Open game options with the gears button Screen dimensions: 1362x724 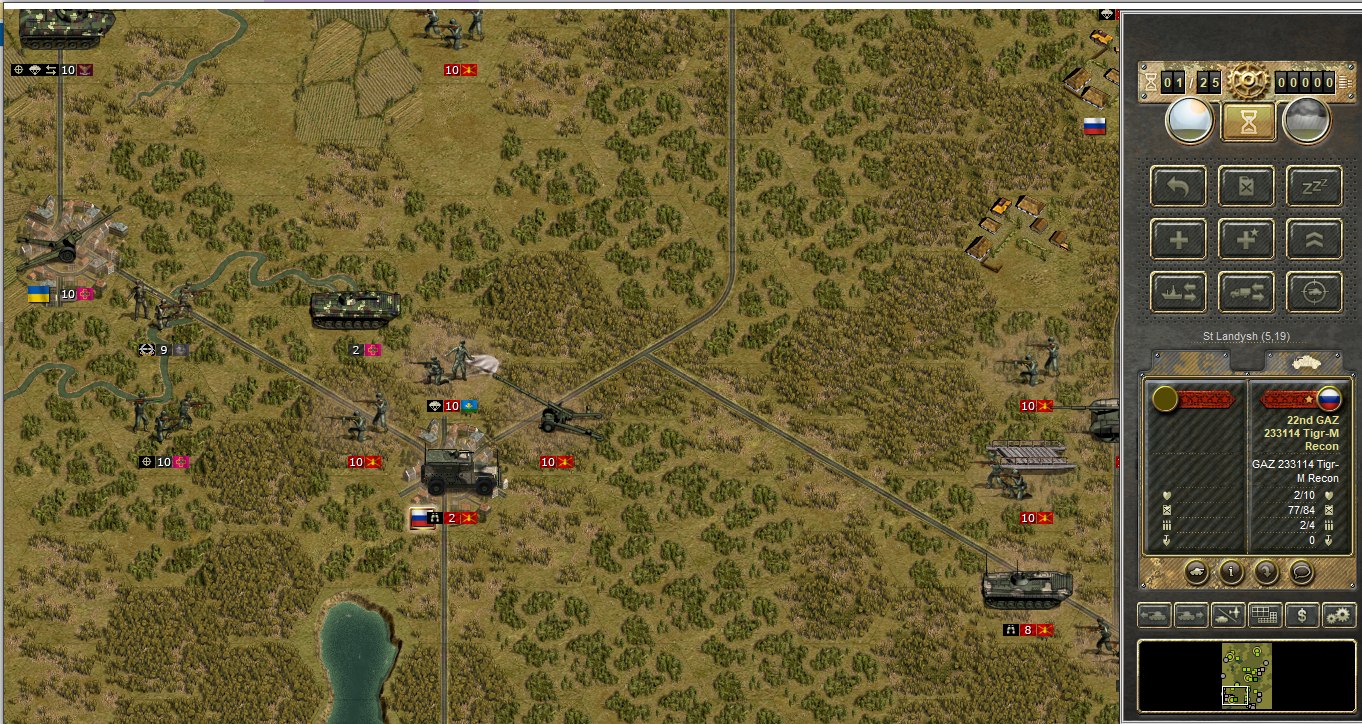pos(1338,615)
